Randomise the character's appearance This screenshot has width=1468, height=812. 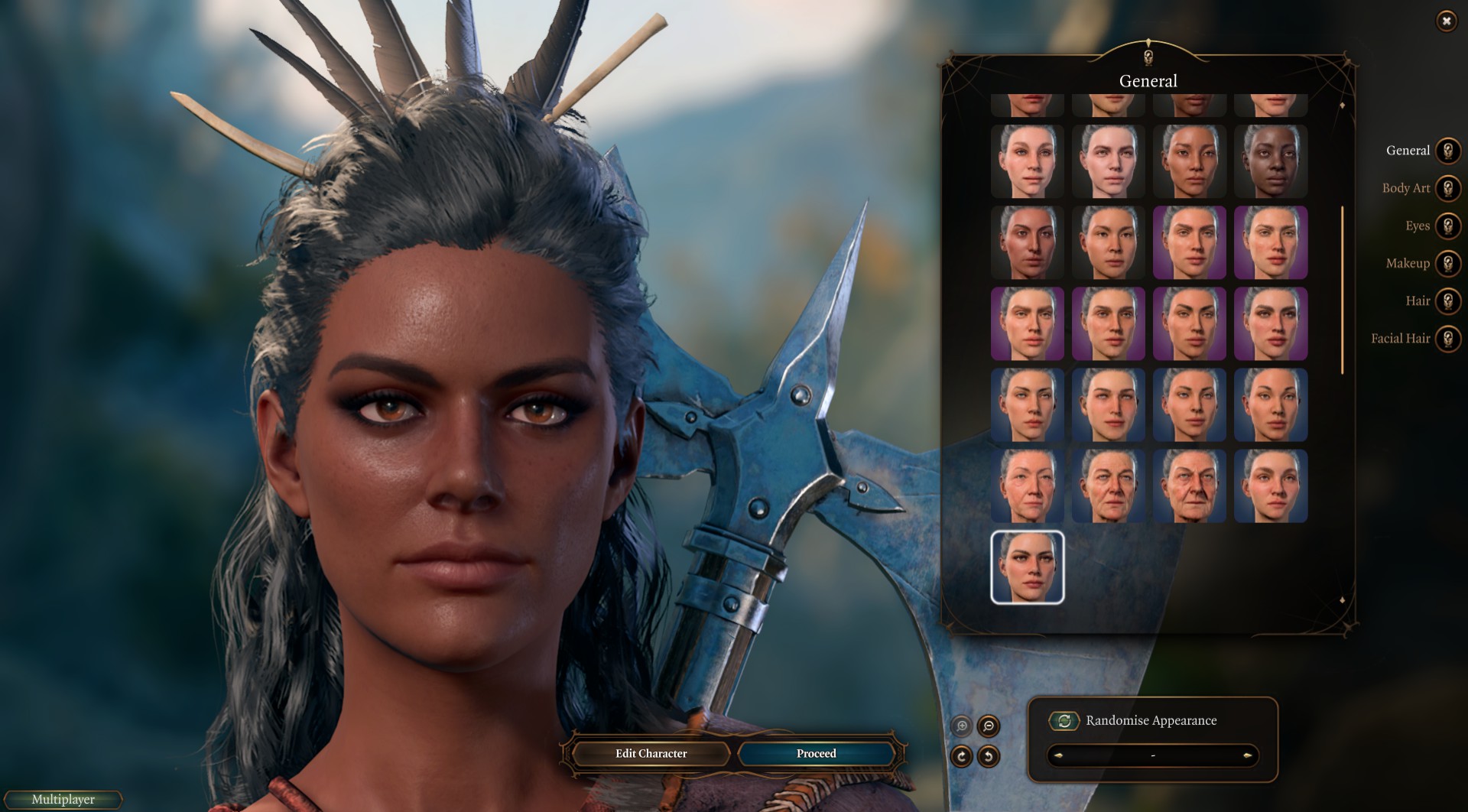pyautogui.click(x=1064, y=720)
